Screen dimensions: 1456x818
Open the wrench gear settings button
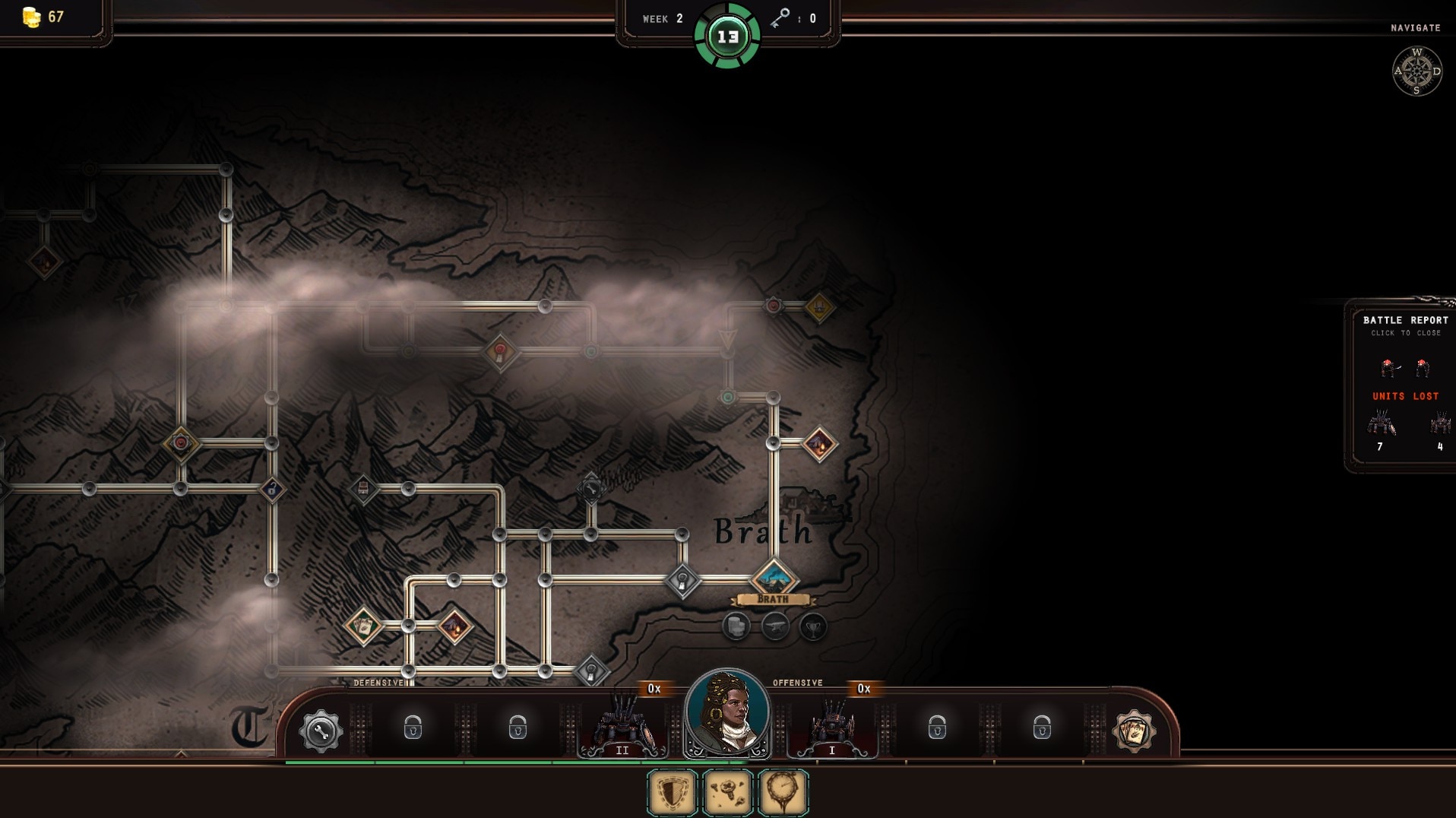click(321, 731)
